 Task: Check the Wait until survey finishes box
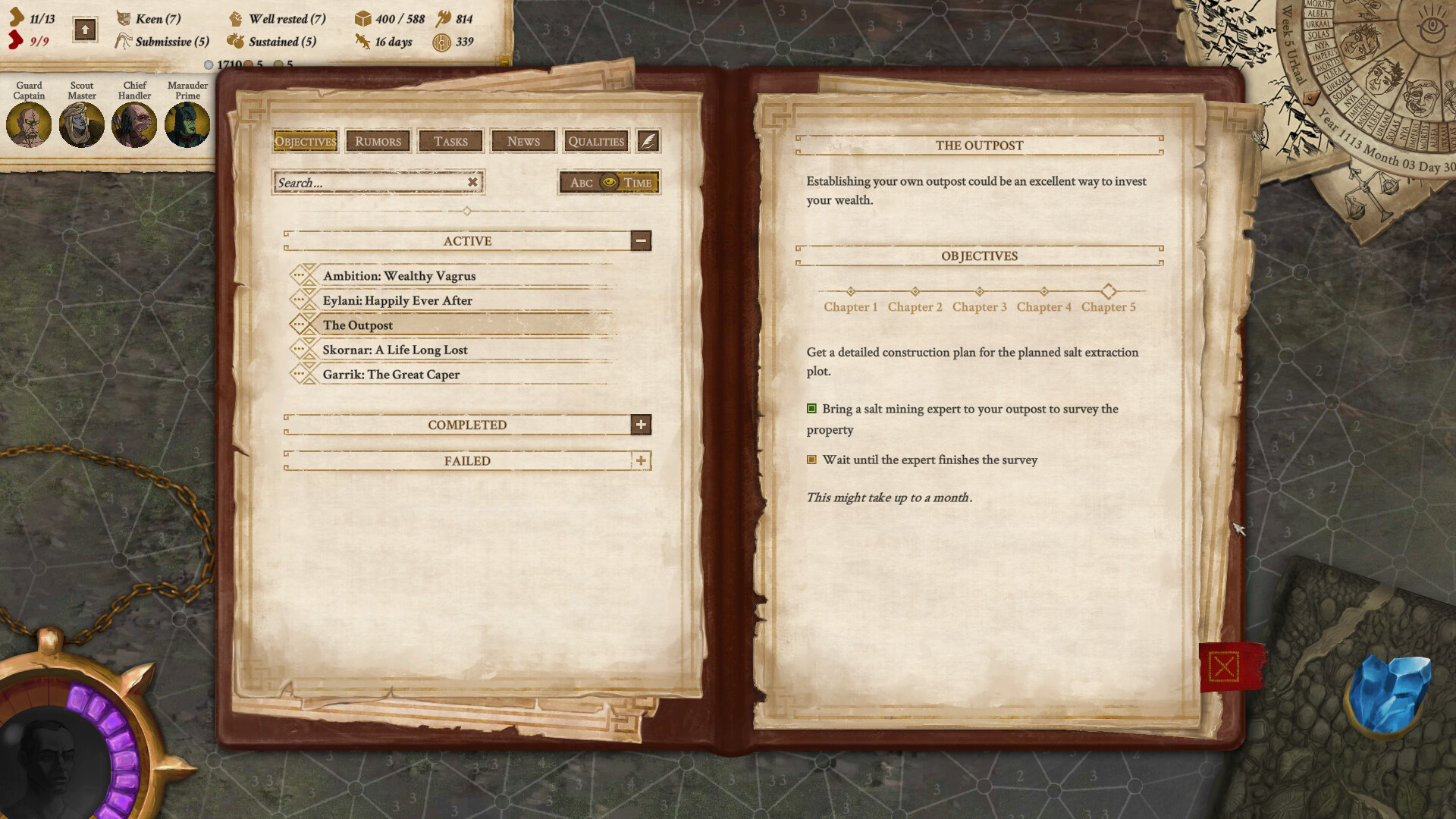click(811, 460)
